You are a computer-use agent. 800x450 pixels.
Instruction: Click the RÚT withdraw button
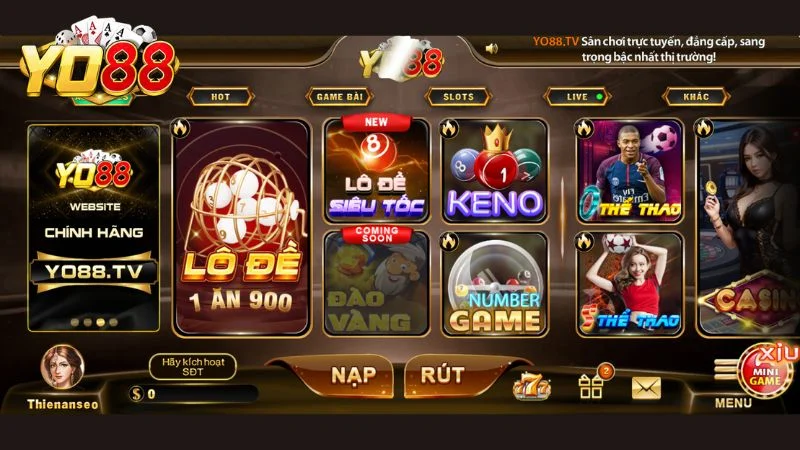(x=442, y=375)
